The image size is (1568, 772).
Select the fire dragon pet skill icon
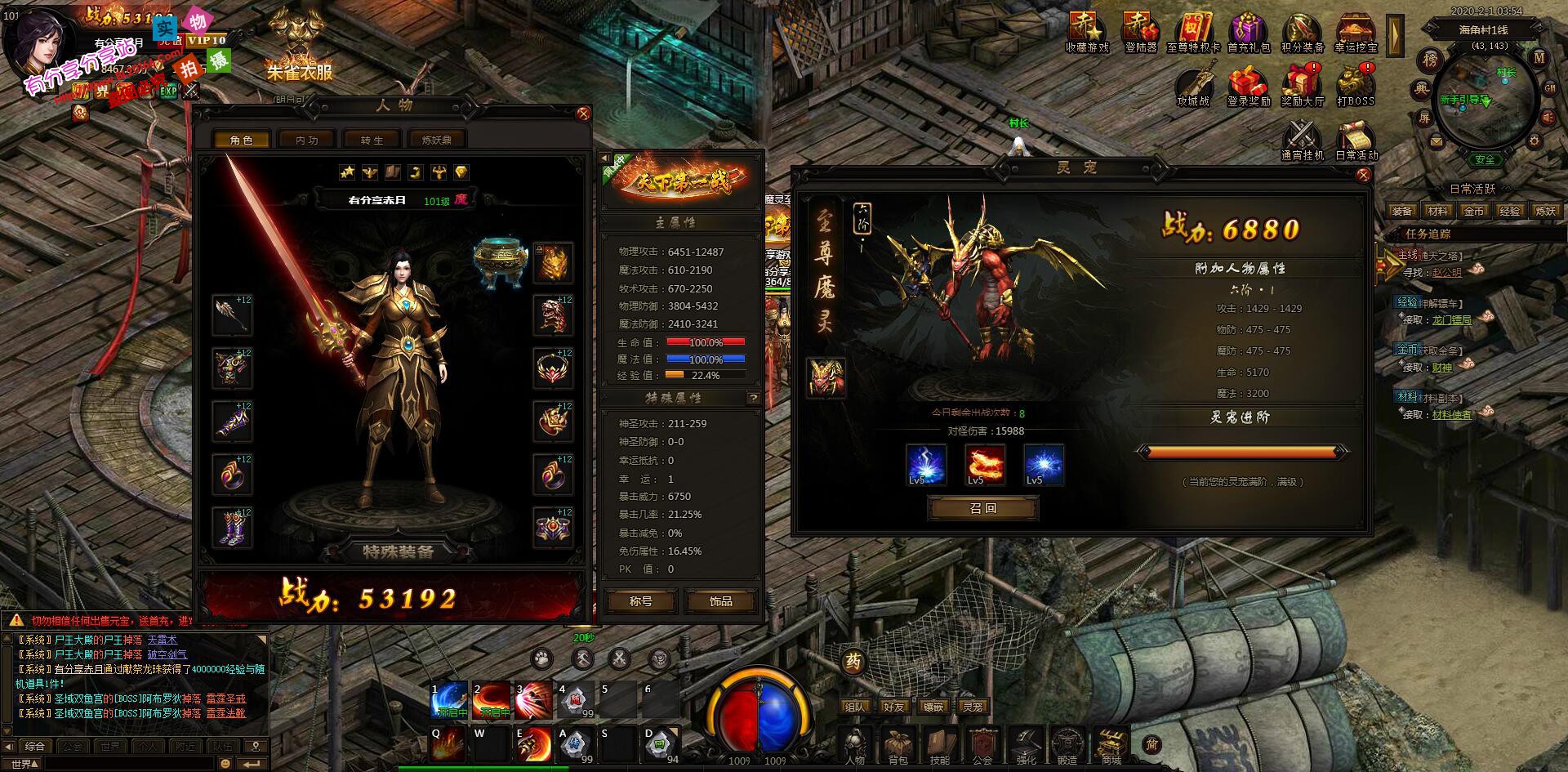[985, 464]
